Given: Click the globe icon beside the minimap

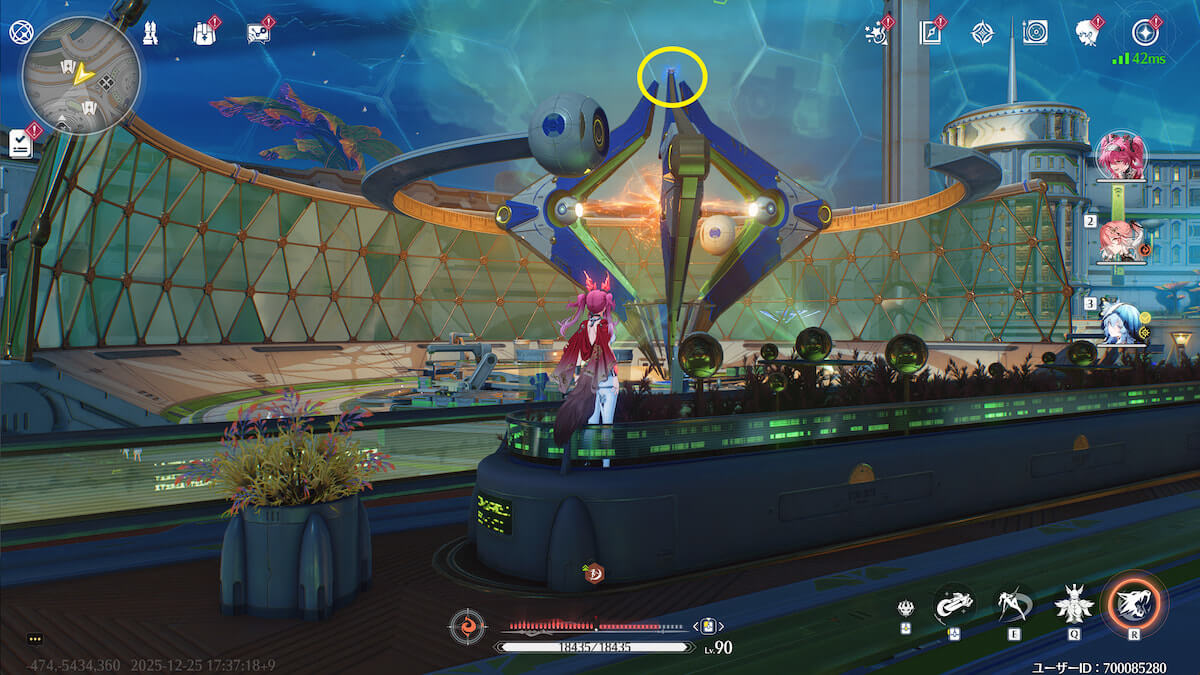Looking at the screenshot, I should click(20, 32).
